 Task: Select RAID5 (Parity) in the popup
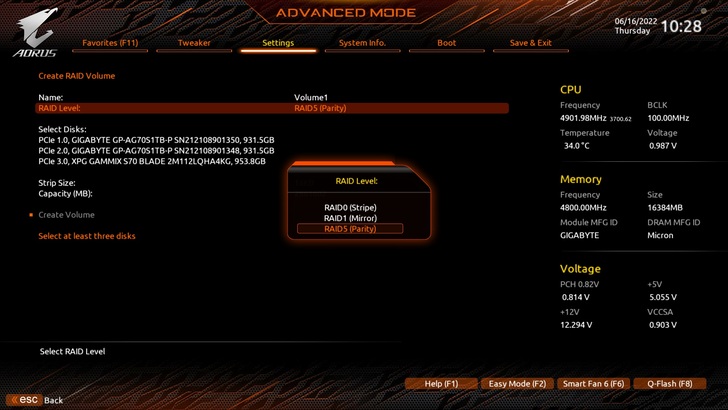pos(350,229)
